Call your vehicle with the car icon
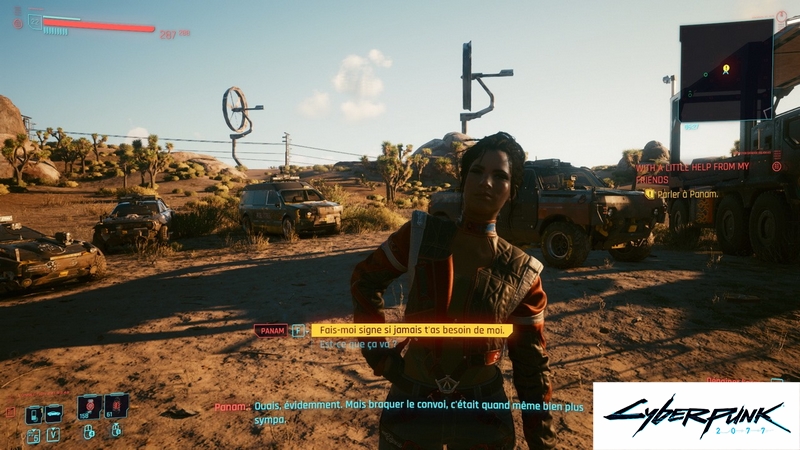The image size is (800, 450). point(54,413)
